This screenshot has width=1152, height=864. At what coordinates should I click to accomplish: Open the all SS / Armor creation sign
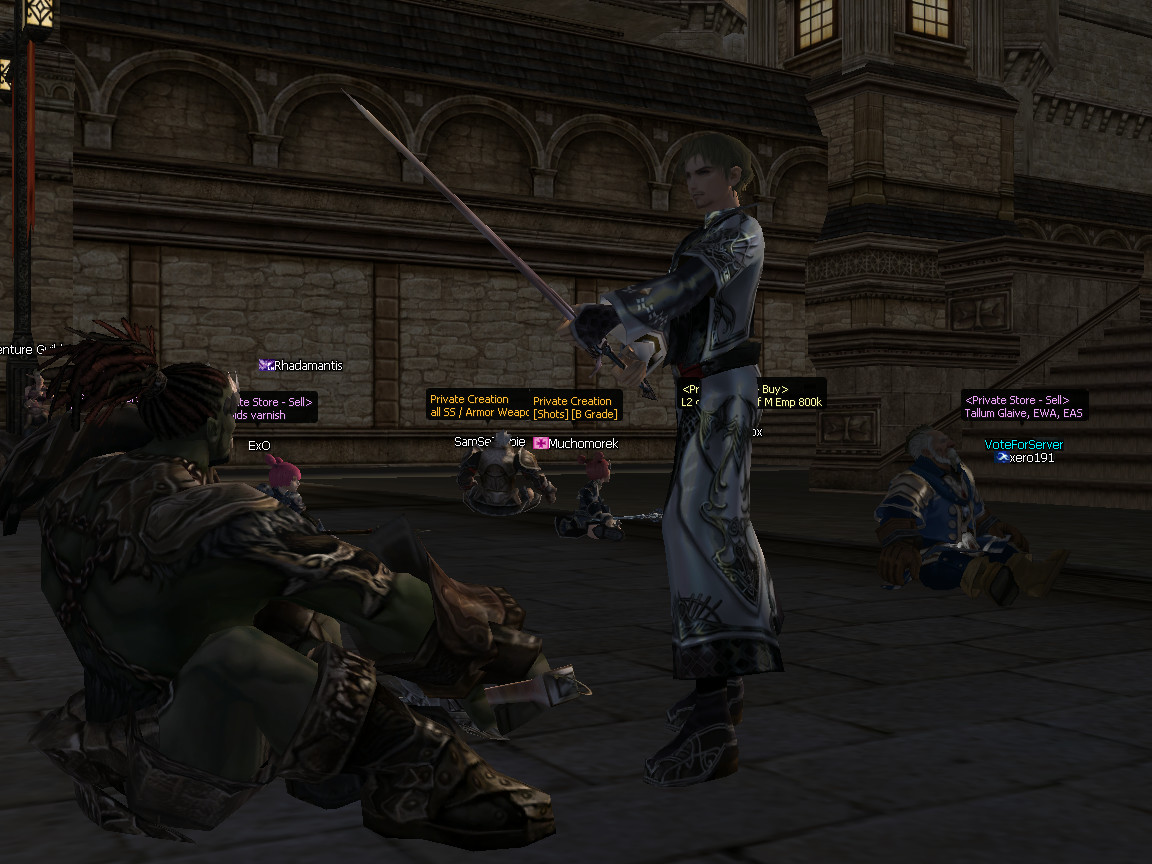[x=478, y=405]
